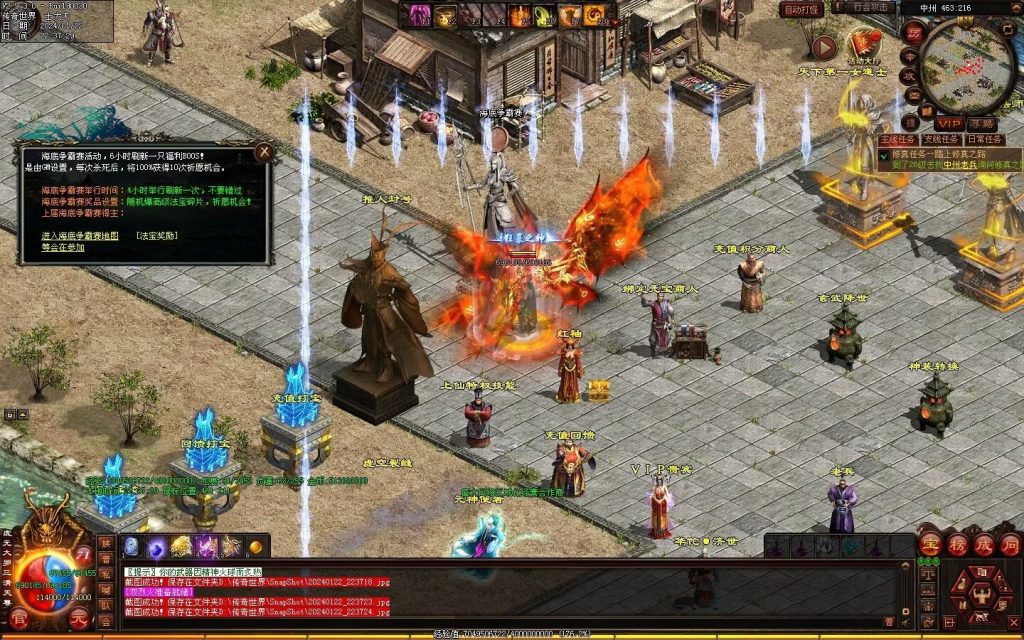Open the 榜 ranking round button
This screenshot has width=1024, height=640.
click(957, 545)
